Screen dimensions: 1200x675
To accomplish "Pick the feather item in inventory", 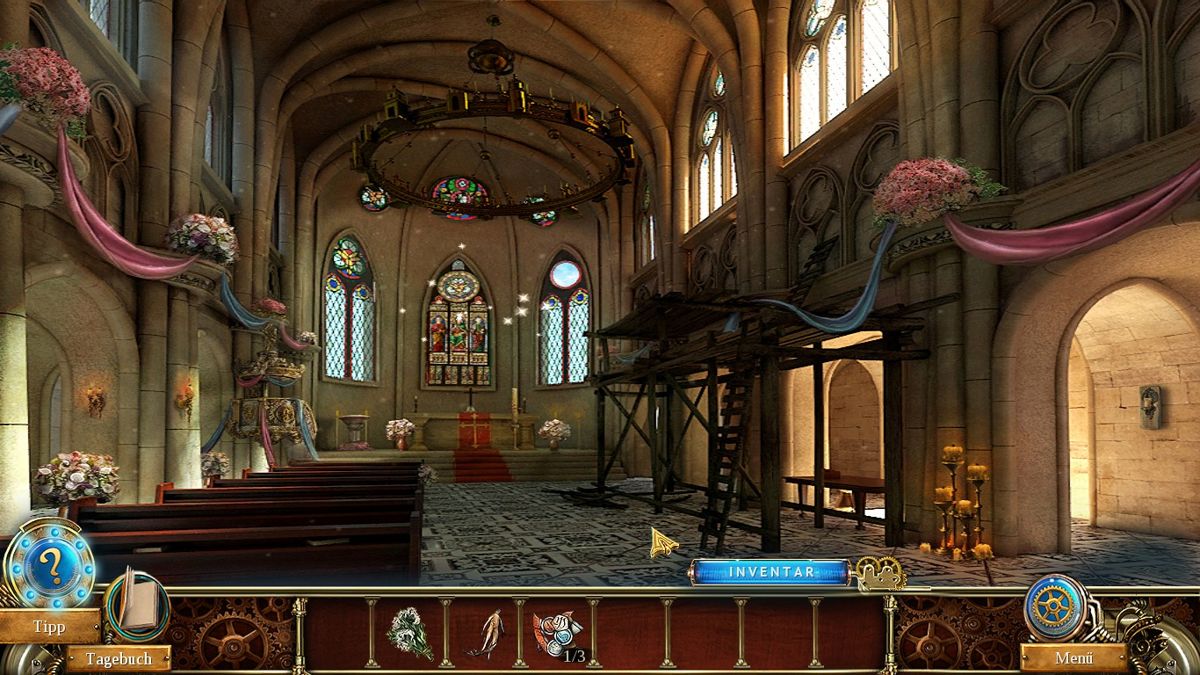I will pos(484,633).
